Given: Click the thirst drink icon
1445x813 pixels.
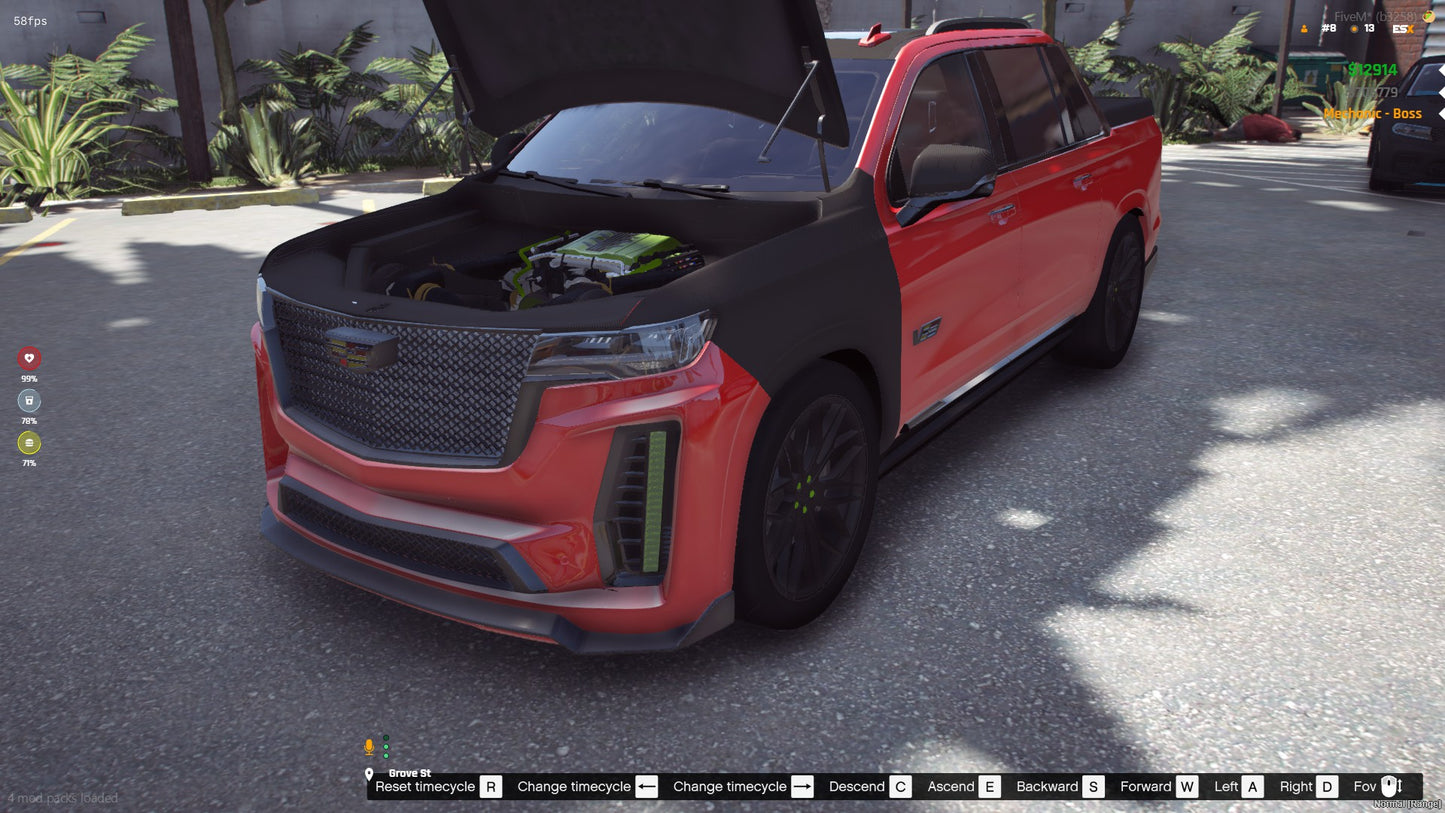Looking at the screenshot, I should point(28,400).
